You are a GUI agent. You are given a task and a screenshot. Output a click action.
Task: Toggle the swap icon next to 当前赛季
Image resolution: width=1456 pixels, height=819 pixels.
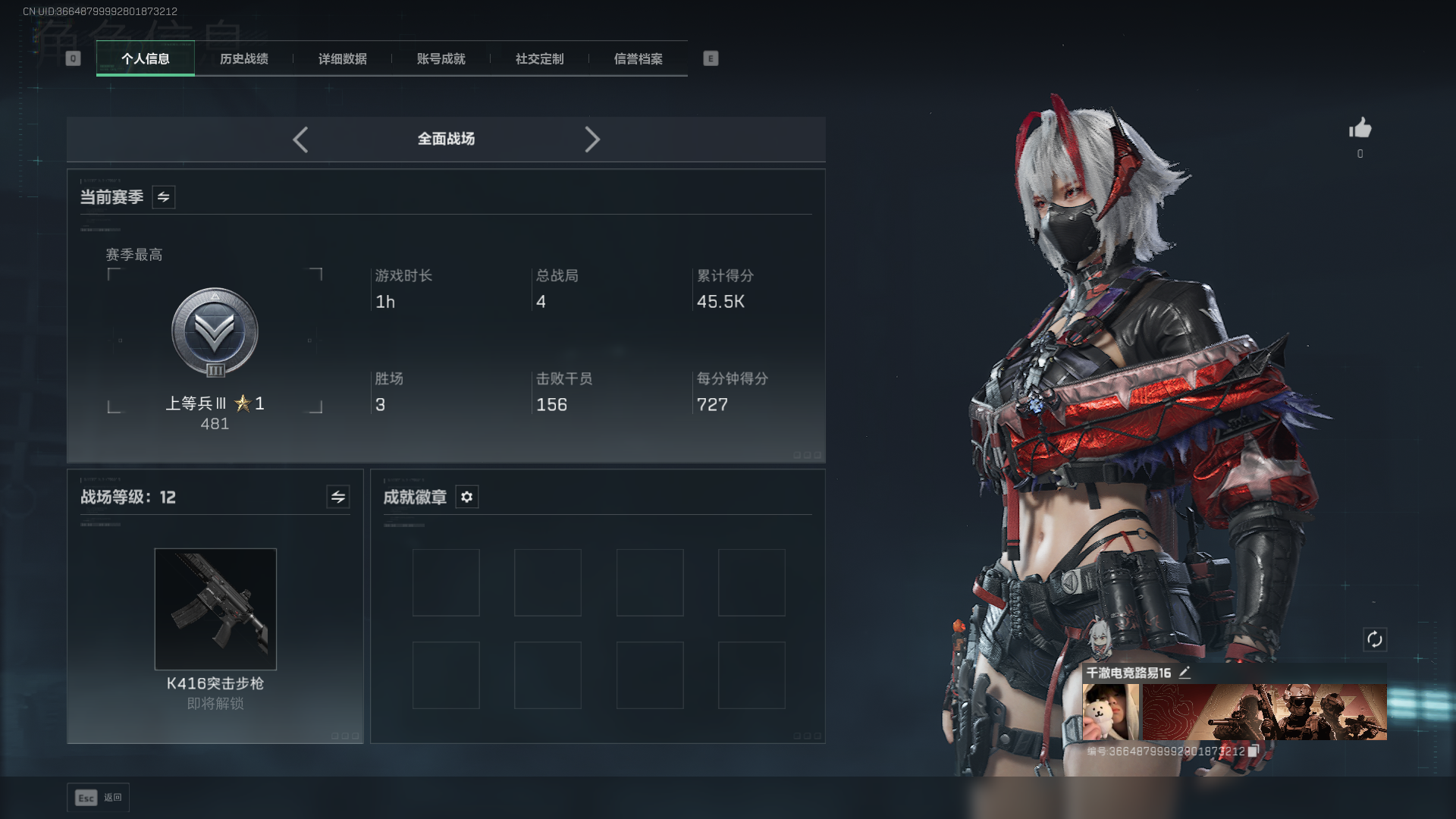164,197
